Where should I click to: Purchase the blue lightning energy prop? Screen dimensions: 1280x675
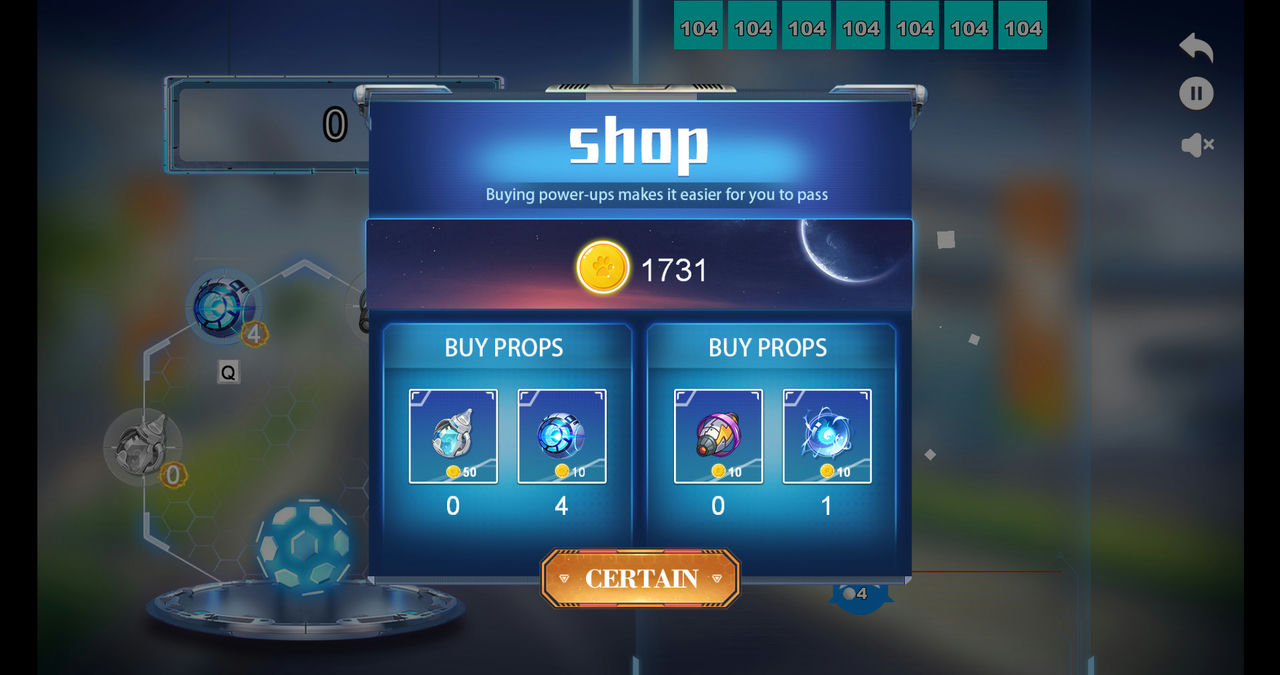click(x=827, y=436)
